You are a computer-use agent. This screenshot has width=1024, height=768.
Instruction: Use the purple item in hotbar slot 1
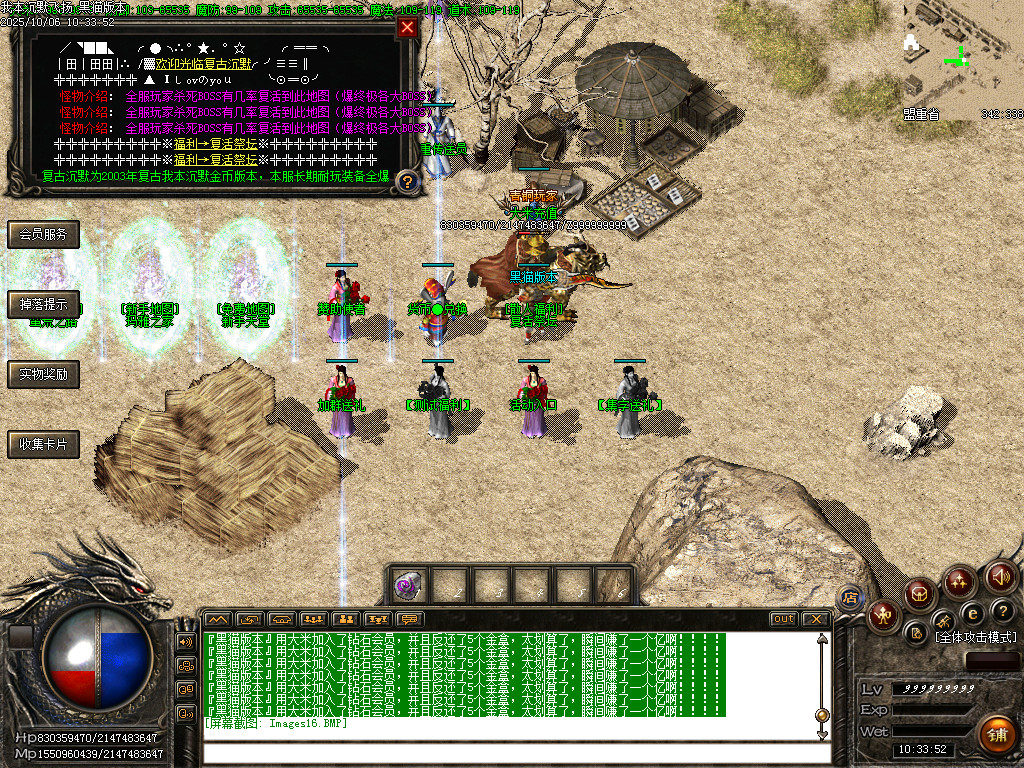click(407, 586)
